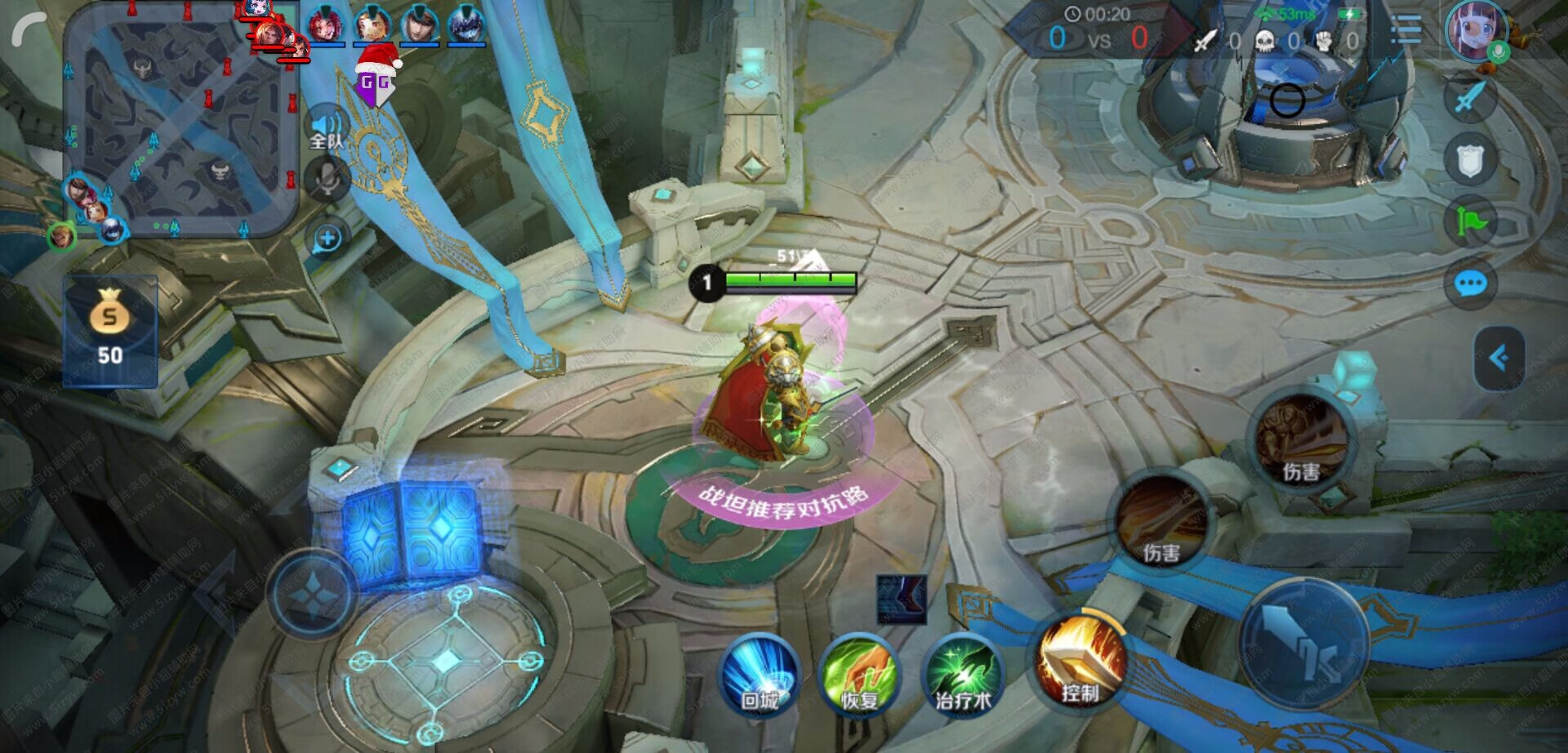Image resolution: width=1568 pixels, height=753 pixels.
Task: Select the player avatar with green mic
Action: [x=1475, y=31]
